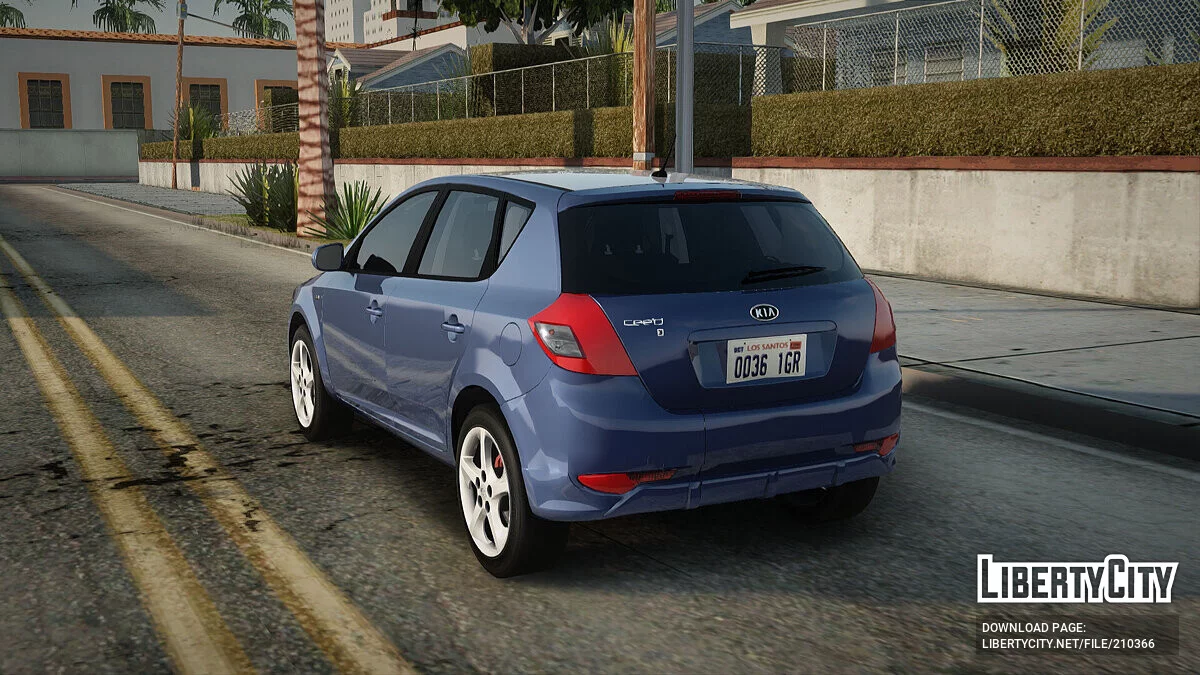Click the LibertyCity logo watermark
The height and width of the screenshot is (675, 1200).
click(1077, 579)
